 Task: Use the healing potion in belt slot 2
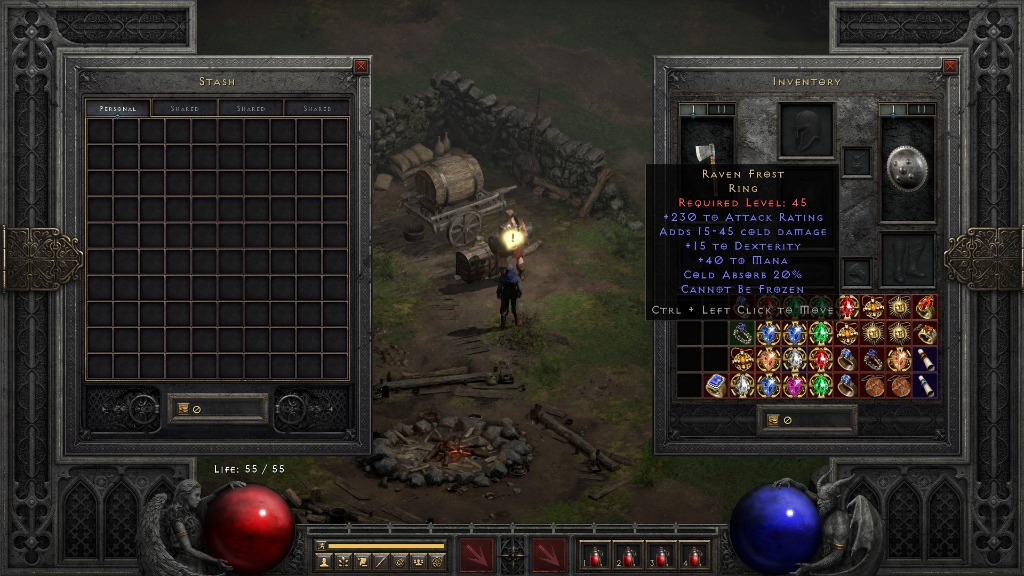pyautogui.click(x=627, y=555)
